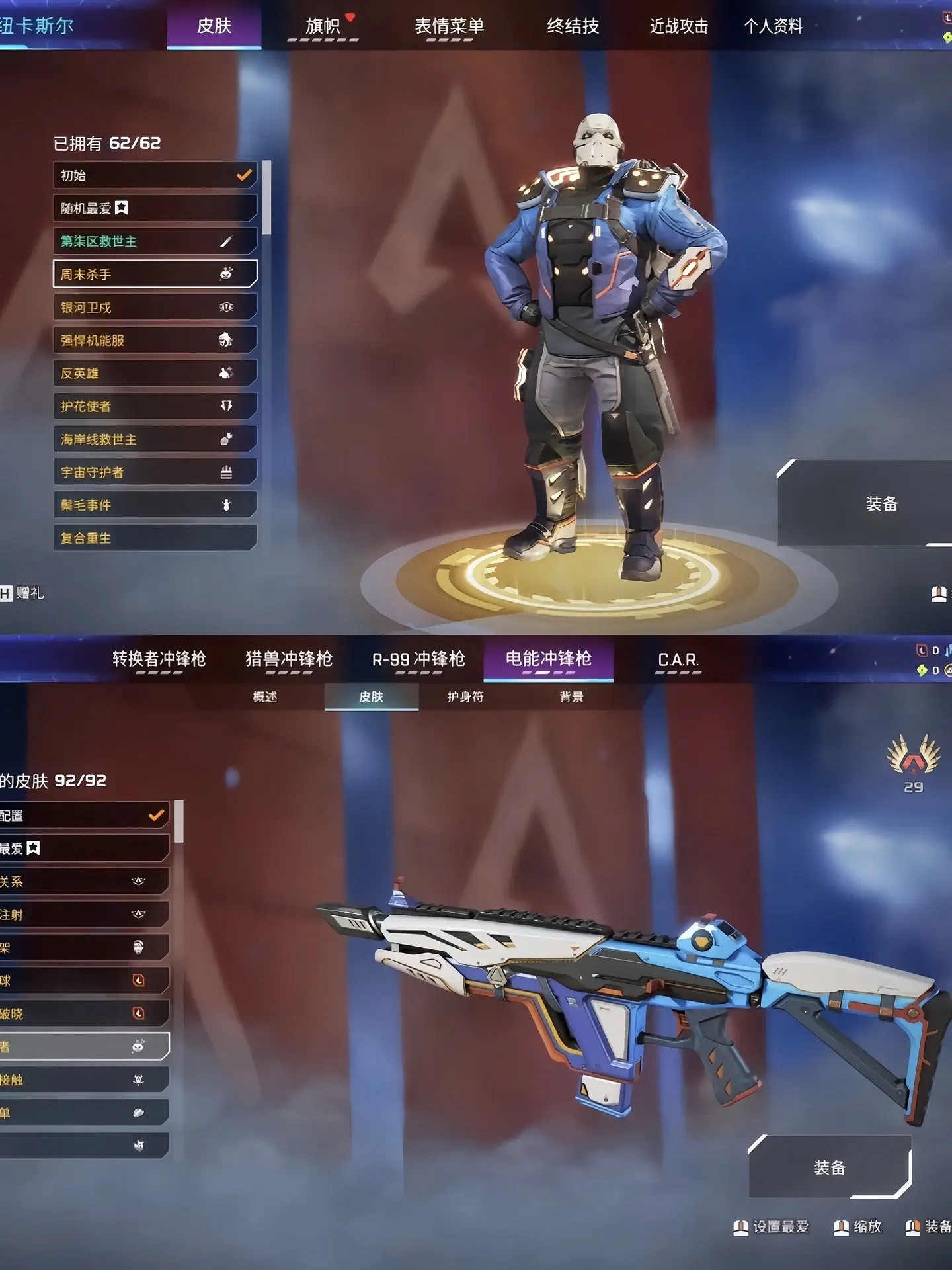The image size is (952, 1270).
Task: Click the bee icon on 周末杀手 skin
Action: coord(227,273)
